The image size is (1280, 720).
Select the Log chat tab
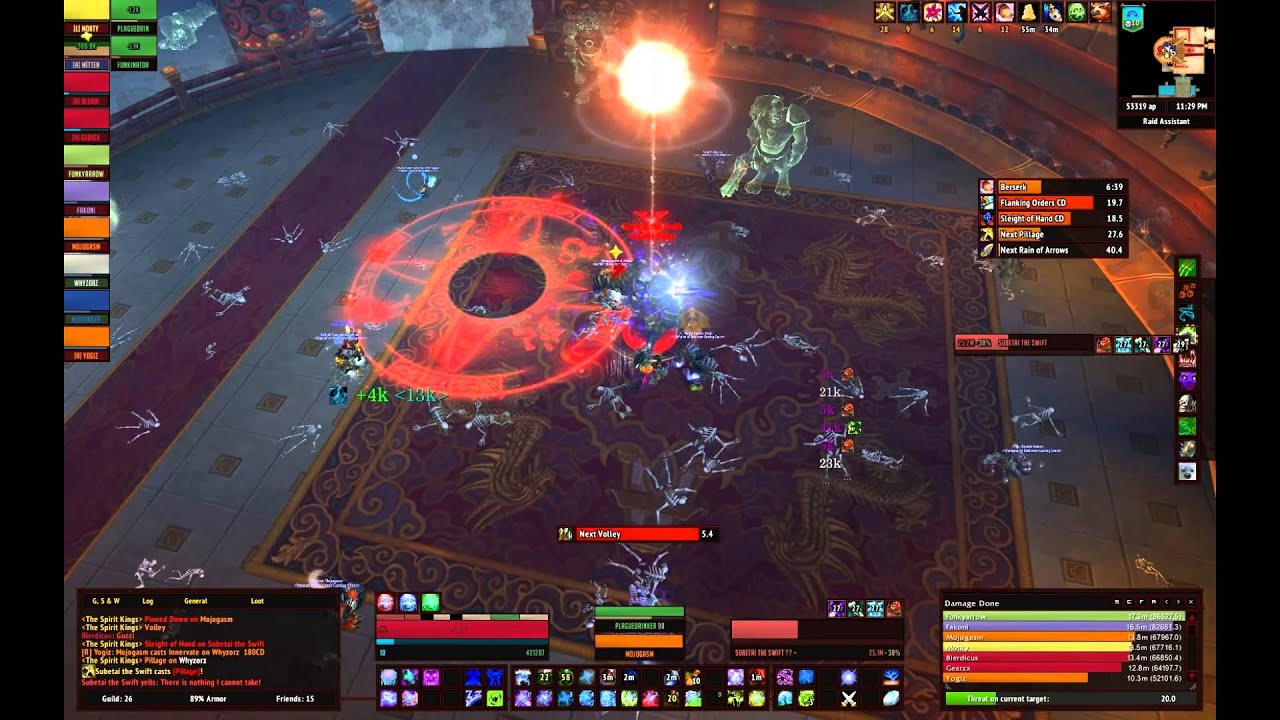tap(147, 601)
